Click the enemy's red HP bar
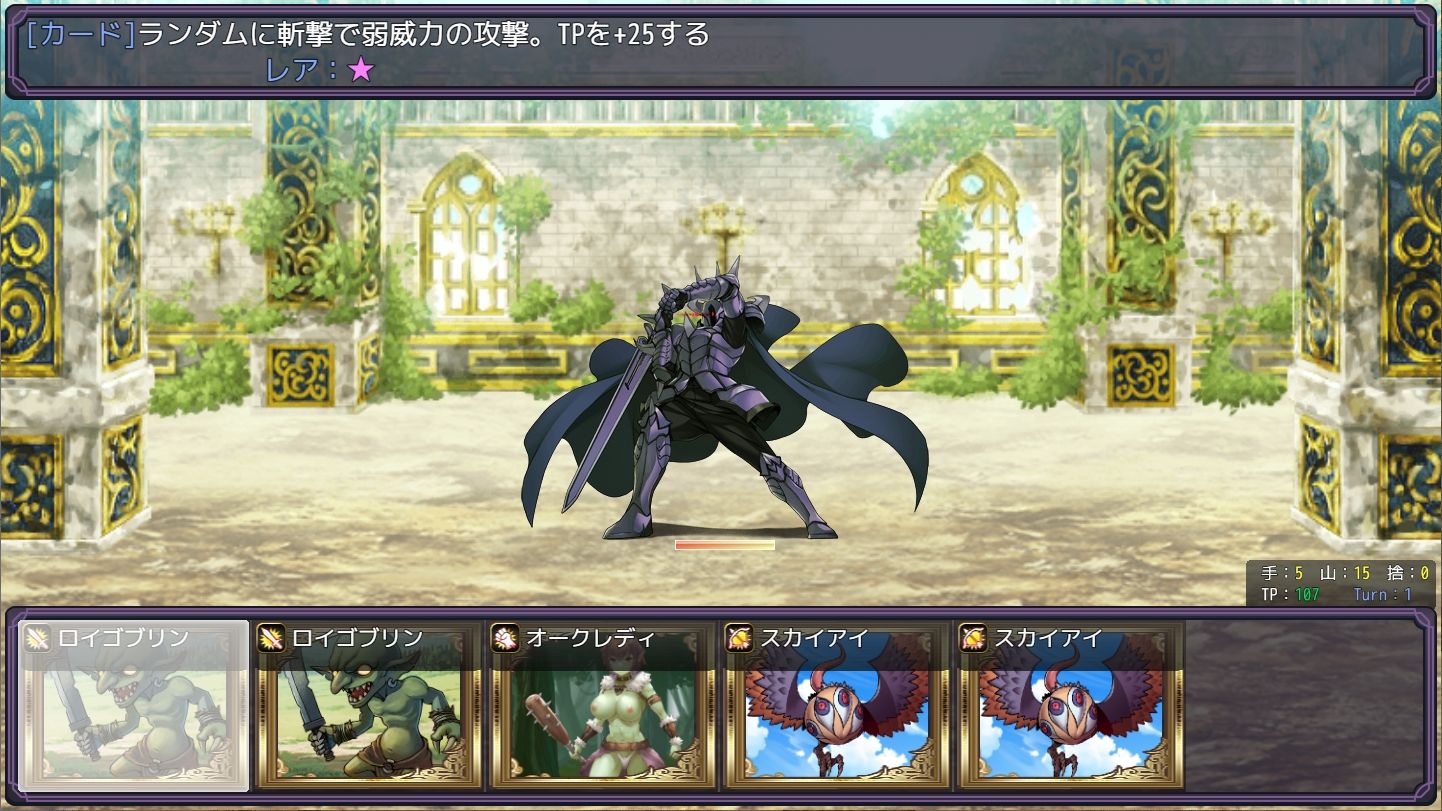Image resolution: width=1442 pixels, height=811 pixels. click(x=725, y=545)
